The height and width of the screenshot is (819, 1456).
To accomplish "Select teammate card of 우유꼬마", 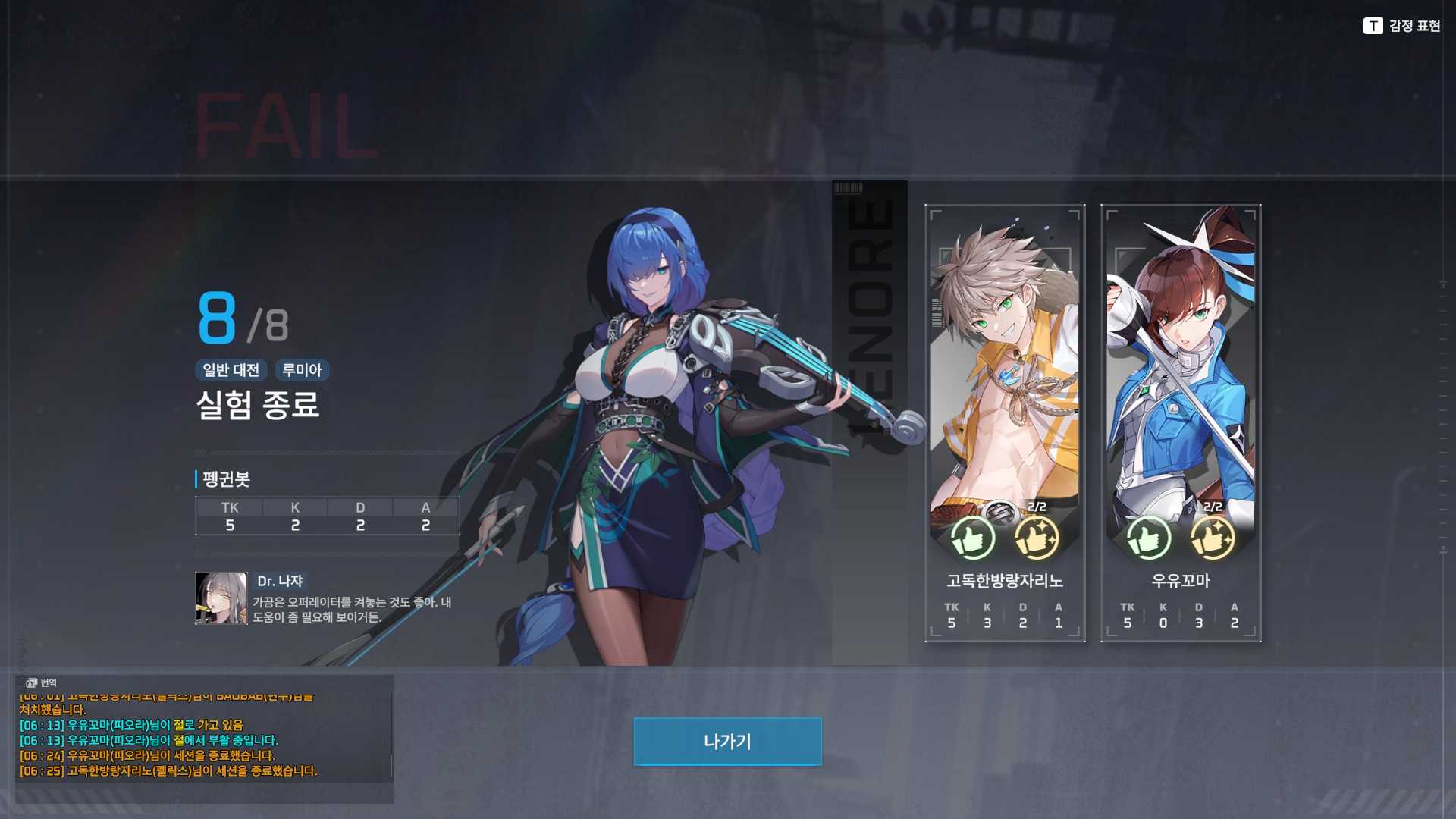I will [x=1180, y=379].
